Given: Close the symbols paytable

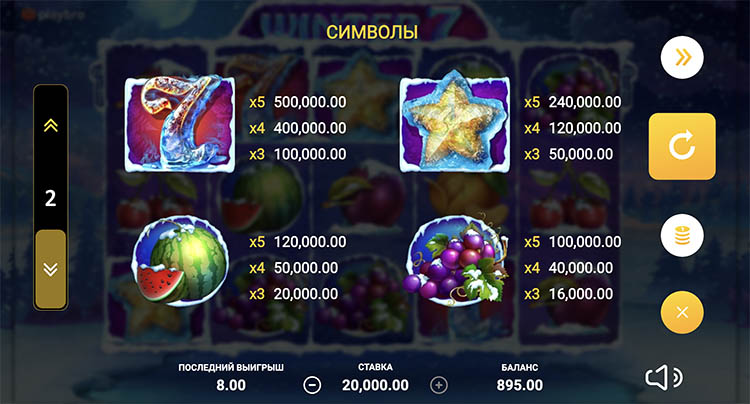Looking at the screenshot, I should 682,312.
